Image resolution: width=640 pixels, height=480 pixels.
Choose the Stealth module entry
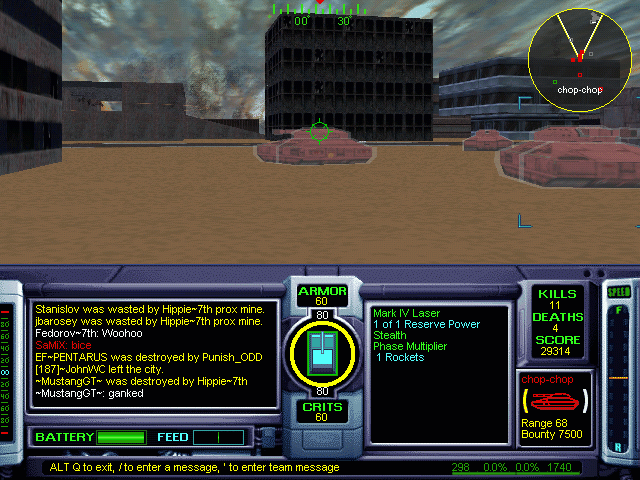coord(390,335)
